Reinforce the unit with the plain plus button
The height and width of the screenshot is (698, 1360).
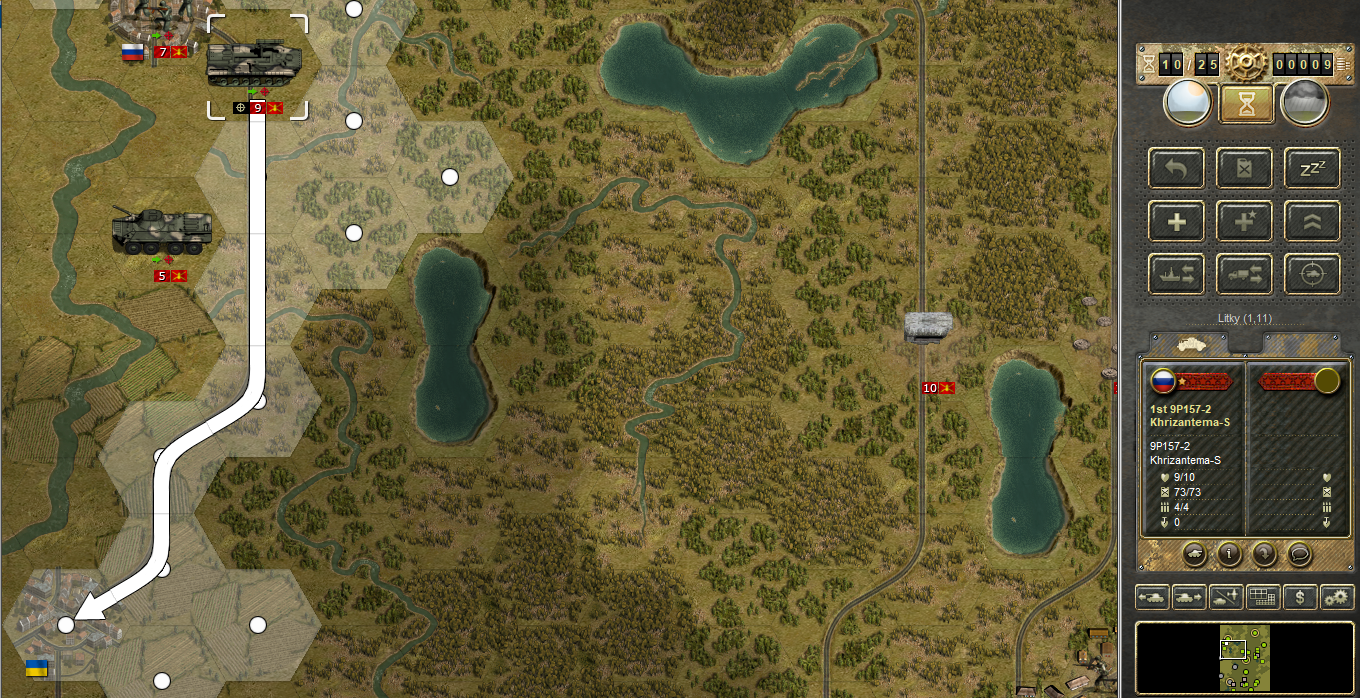(1177, 221)
